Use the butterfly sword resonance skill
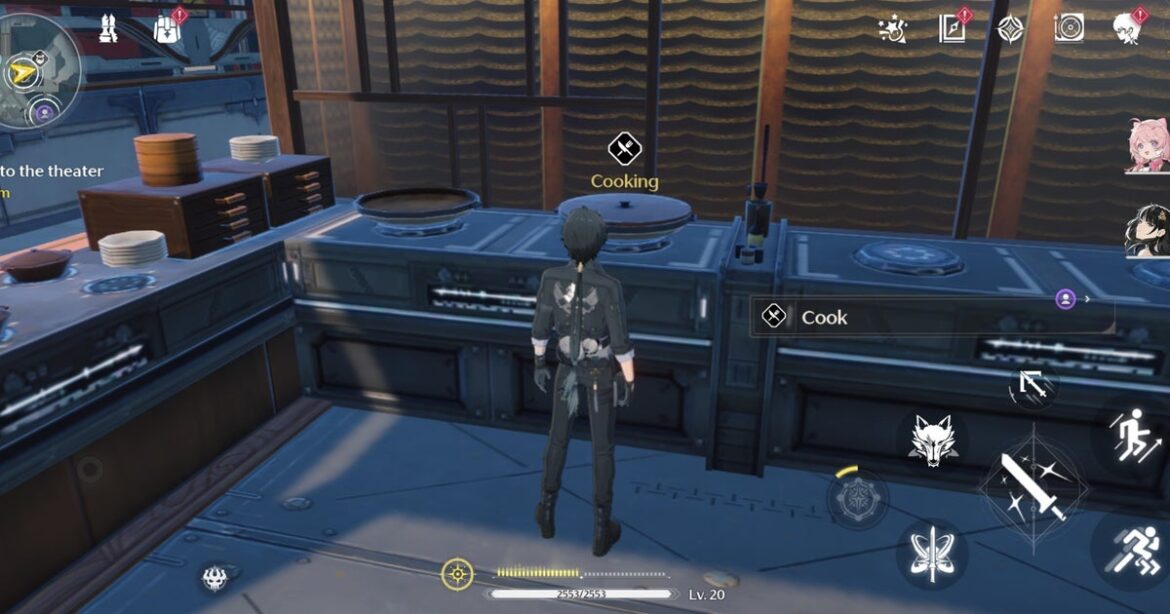Image resolution: width=1170 pixels, height=614 pixels. 931,554
